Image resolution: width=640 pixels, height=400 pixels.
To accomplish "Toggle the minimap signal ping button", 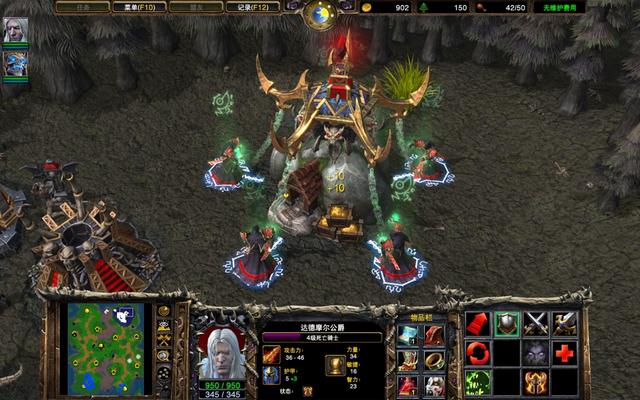I will tap(165, 312).
